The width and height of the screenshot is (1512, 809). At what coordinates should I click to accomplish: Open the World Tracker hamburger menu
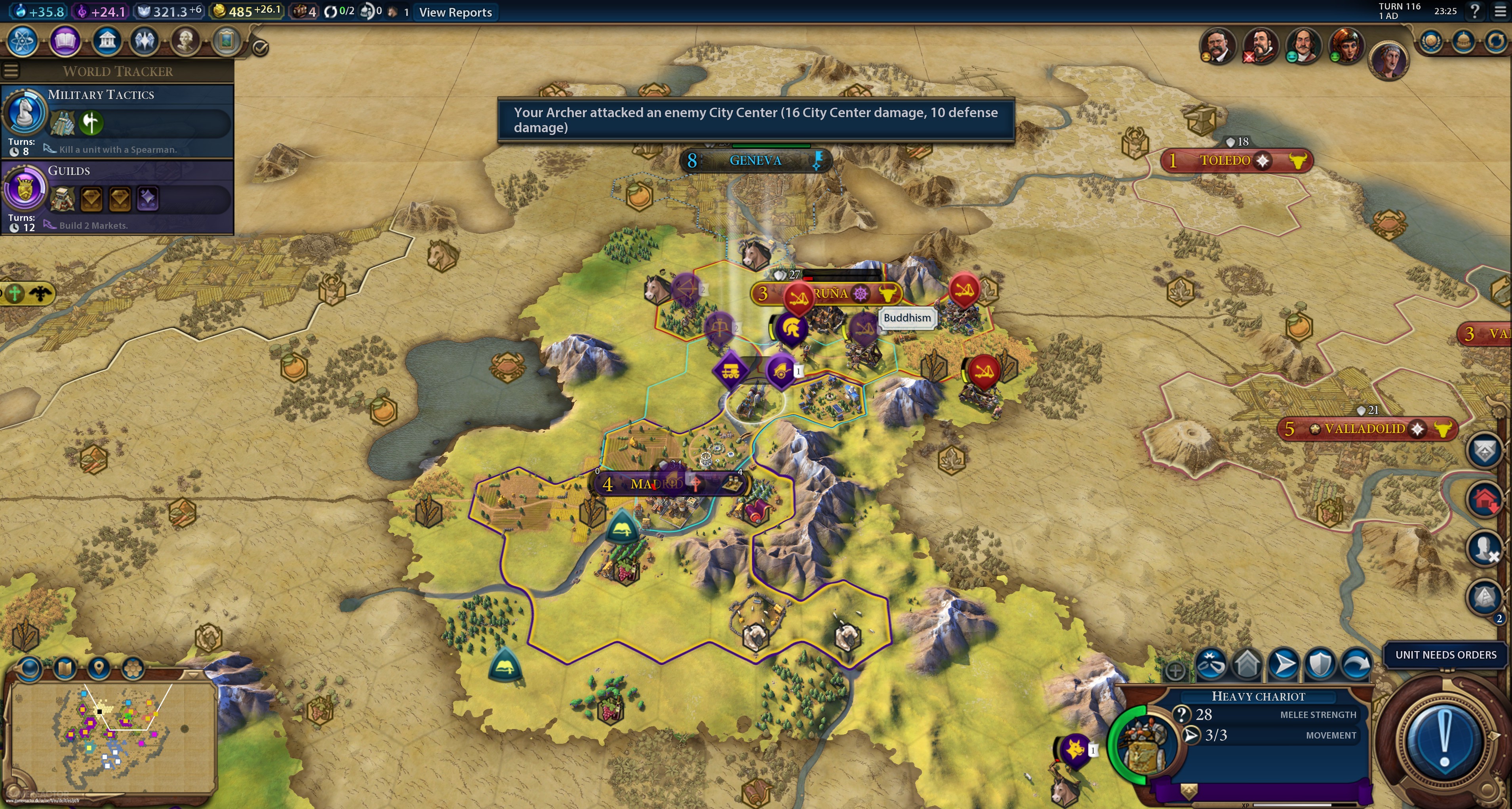[11, 71]
